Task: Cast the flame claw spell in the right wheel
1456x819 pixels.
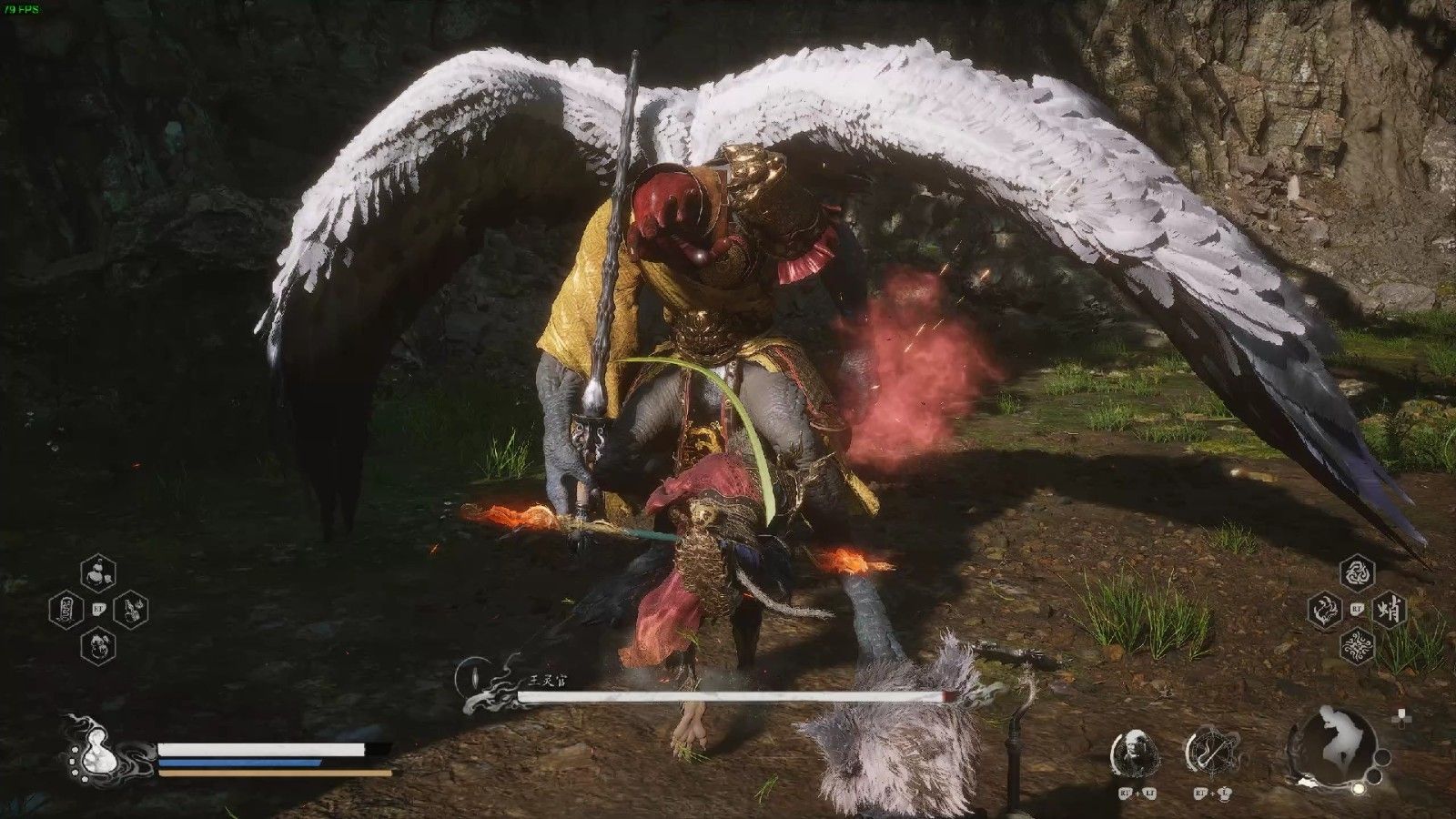Action: tap(1326, 609)
